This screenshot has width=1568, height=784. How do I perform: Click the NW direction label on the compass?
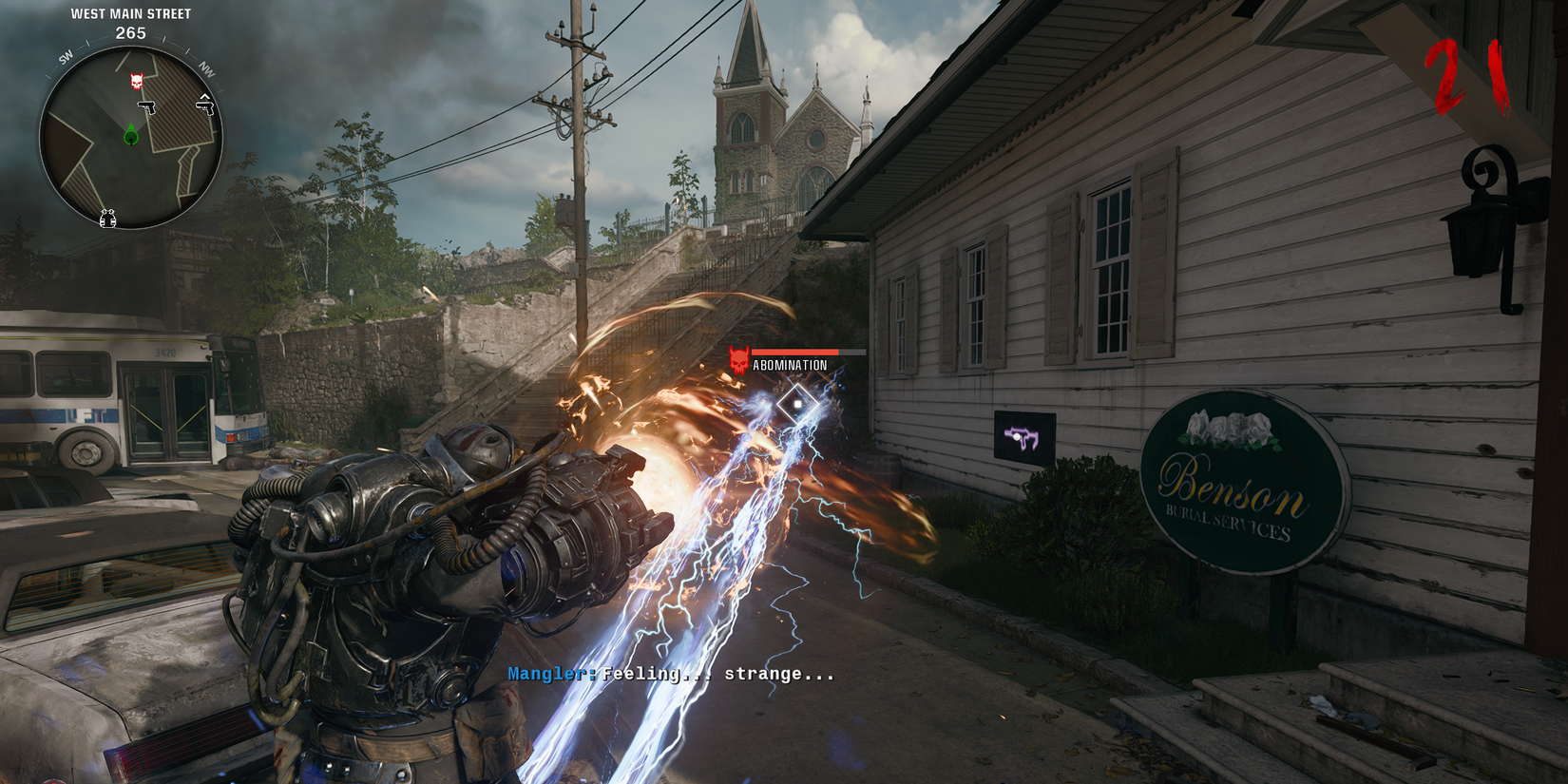click(208, 67)
